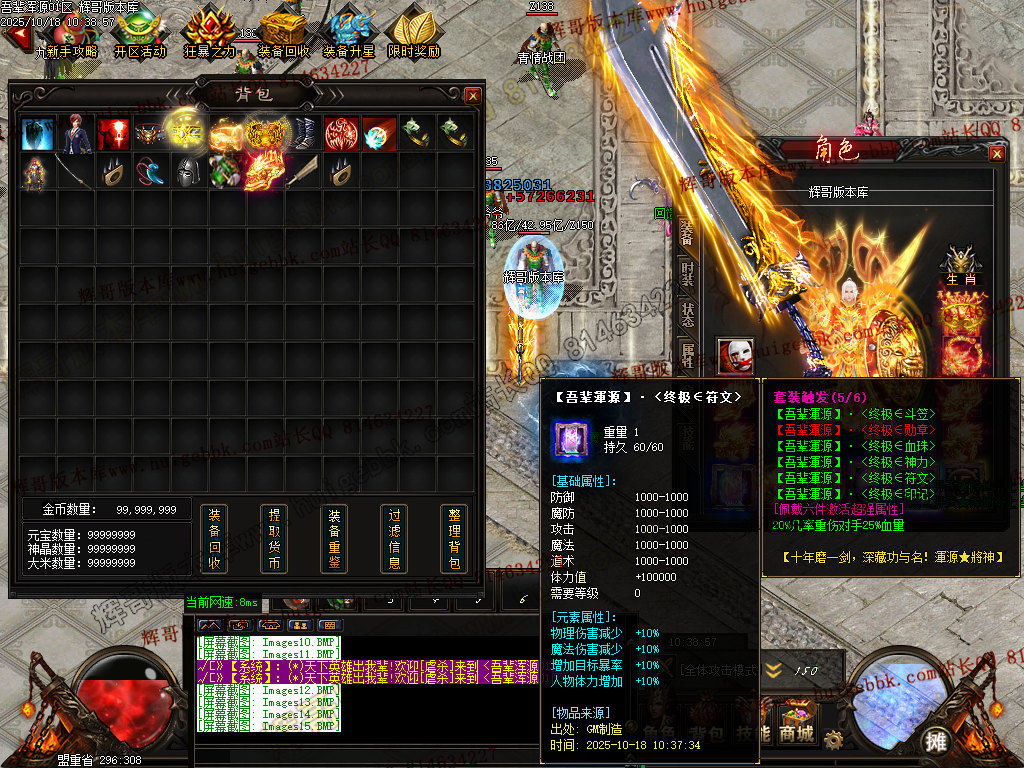Viewport: 1024px width, 768px height.
Task: Click the 装备重鉴 re-appraise button
Action: pos(334,539)
